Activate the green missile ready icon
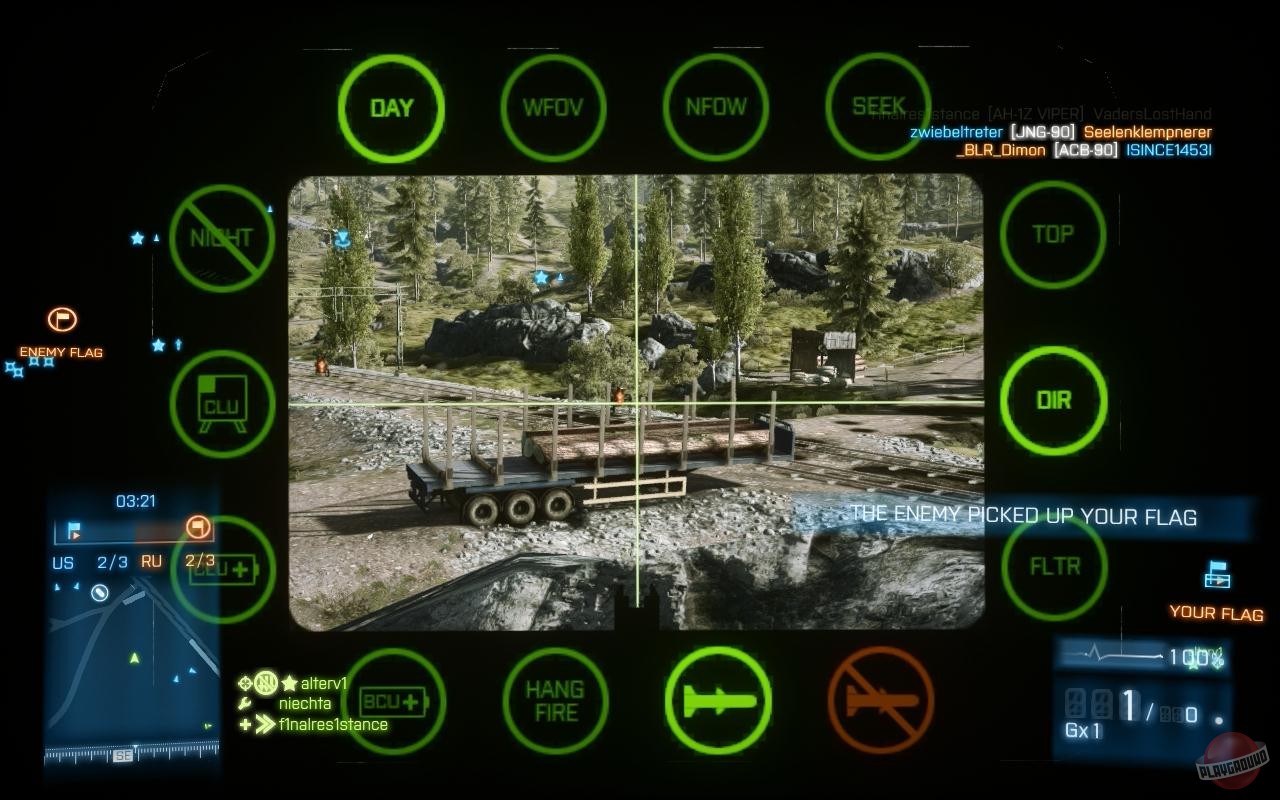 [718, 702]
